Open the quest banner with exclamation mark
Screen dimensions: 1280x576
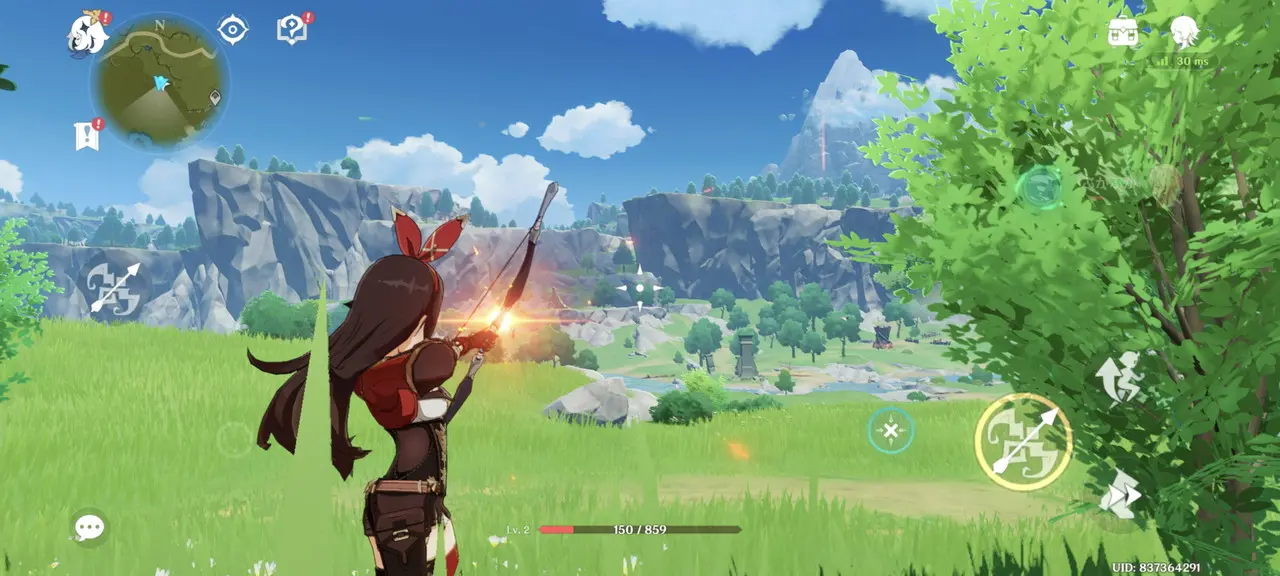pyautogui.click(x=88, y=135)
